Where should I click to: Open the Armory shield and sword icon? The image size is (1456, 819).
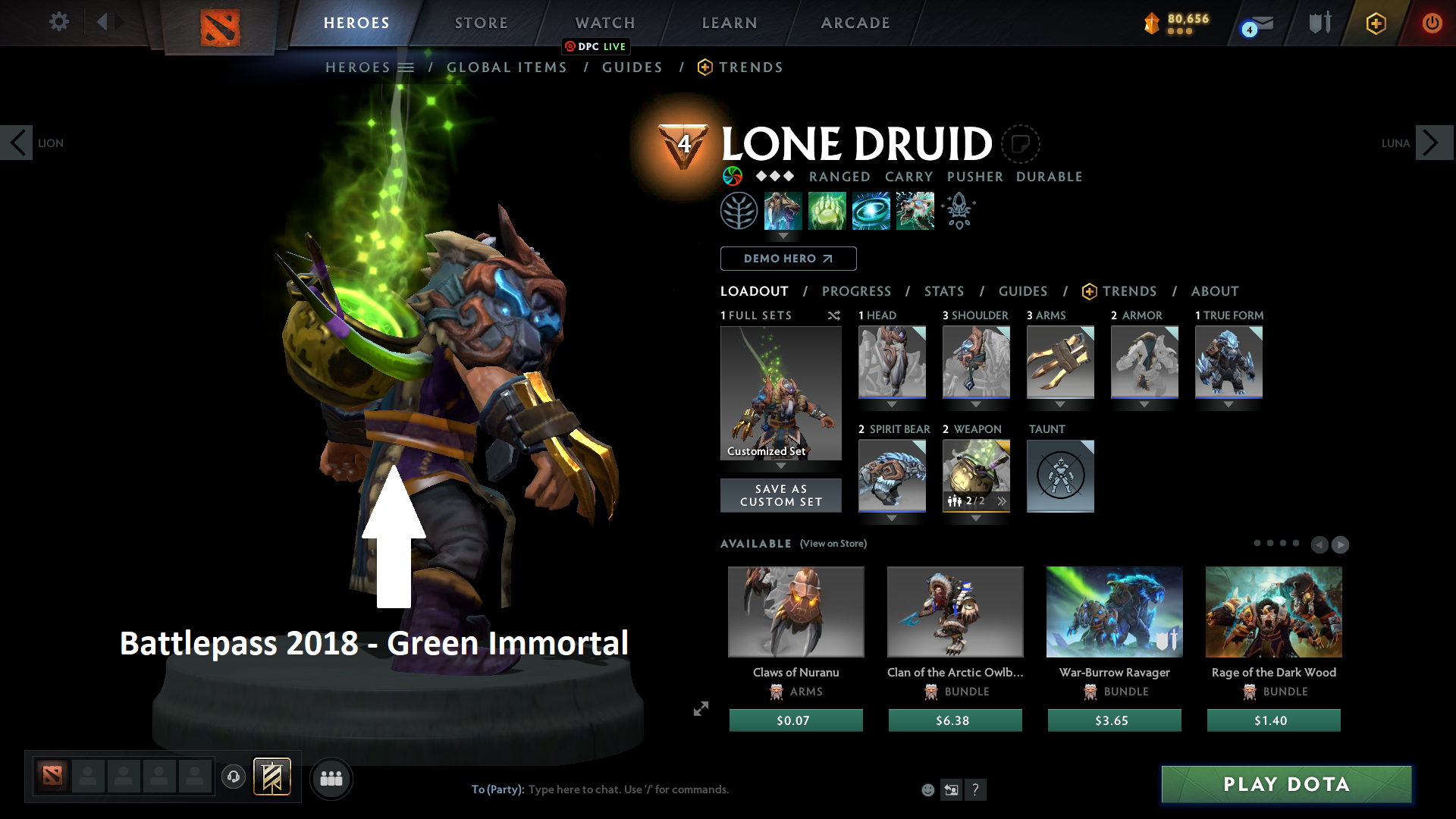coord(1319,23)
